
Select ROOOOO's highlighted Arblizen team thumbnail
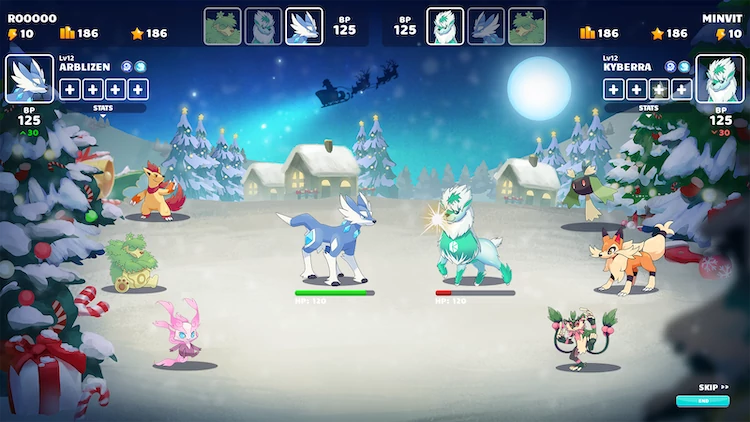coord(304,27)
